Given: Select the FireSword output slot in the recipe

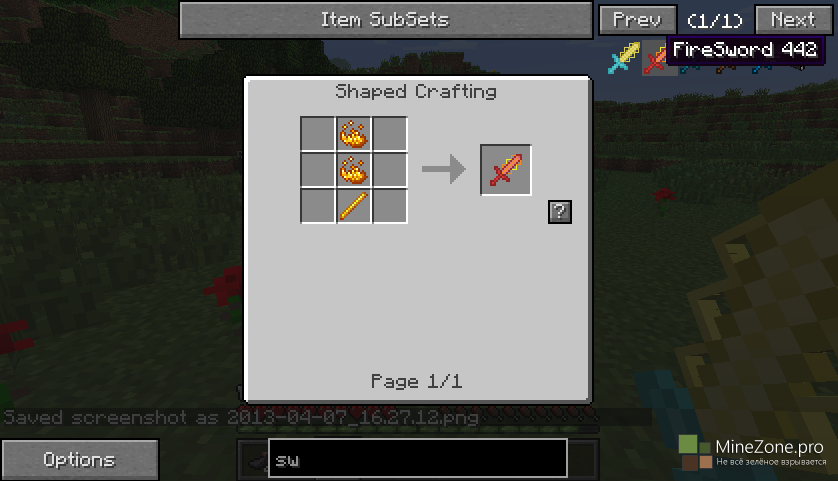Looking at the screenshot, I should [x=506, y=170].
